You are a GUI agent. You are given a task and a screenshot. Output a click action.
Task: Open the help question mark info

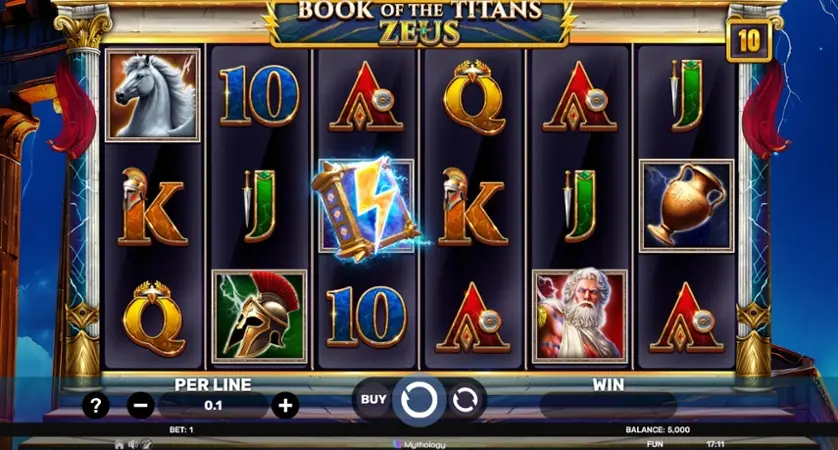click(96, 405)
